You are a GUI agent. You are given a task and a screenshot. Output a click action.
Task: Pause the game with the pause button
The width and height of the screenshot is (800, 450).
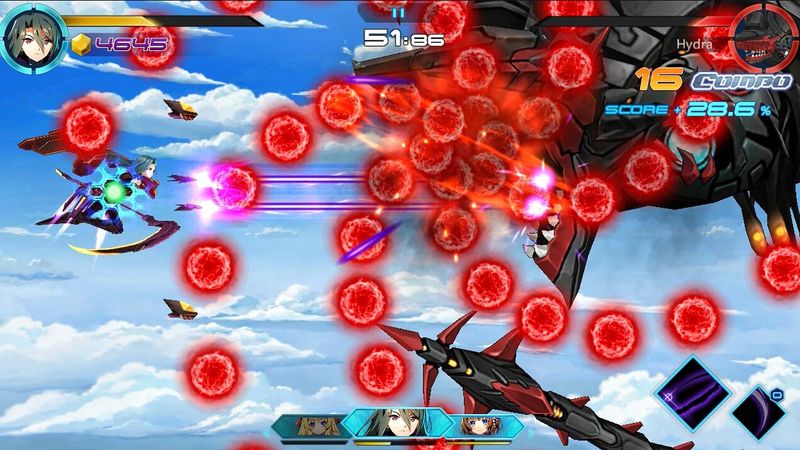399,14
